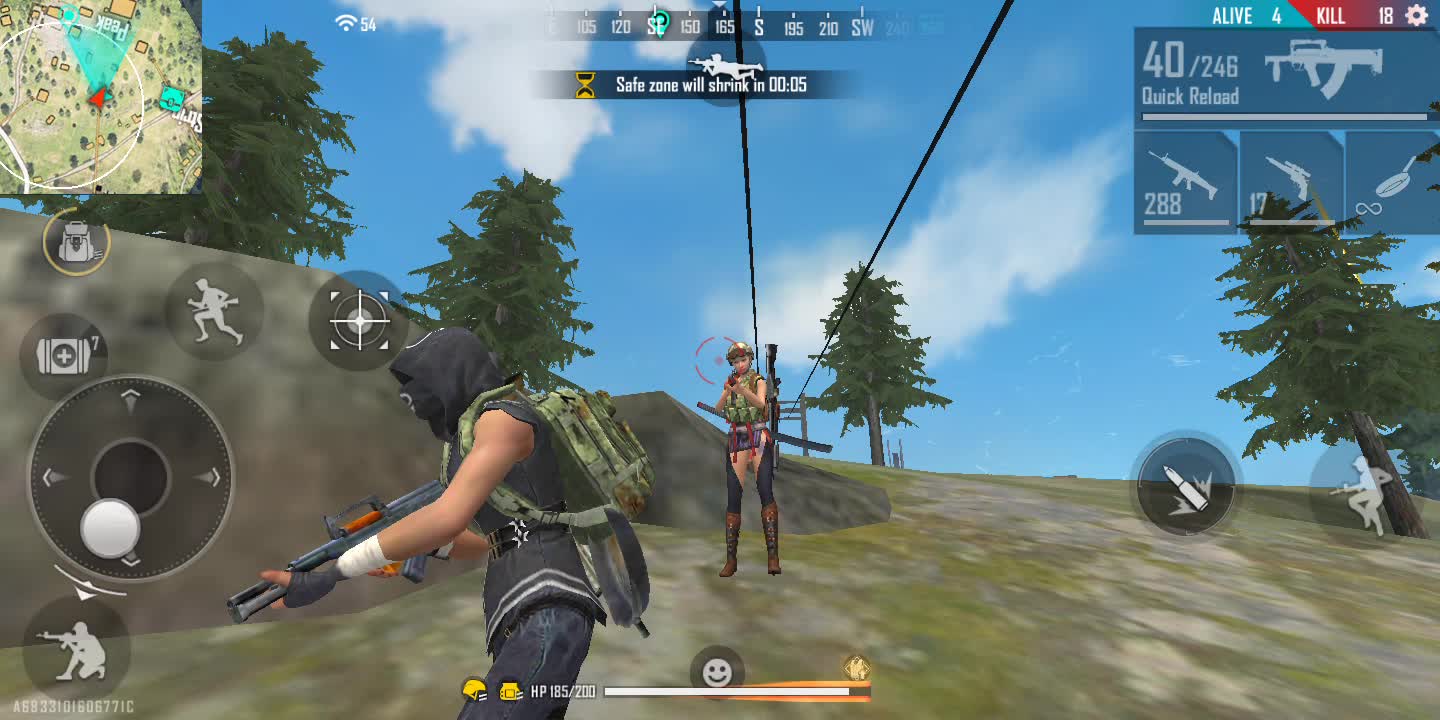Open the minimap
Screen dimensions: 1440x720
(x=100, y=96)
